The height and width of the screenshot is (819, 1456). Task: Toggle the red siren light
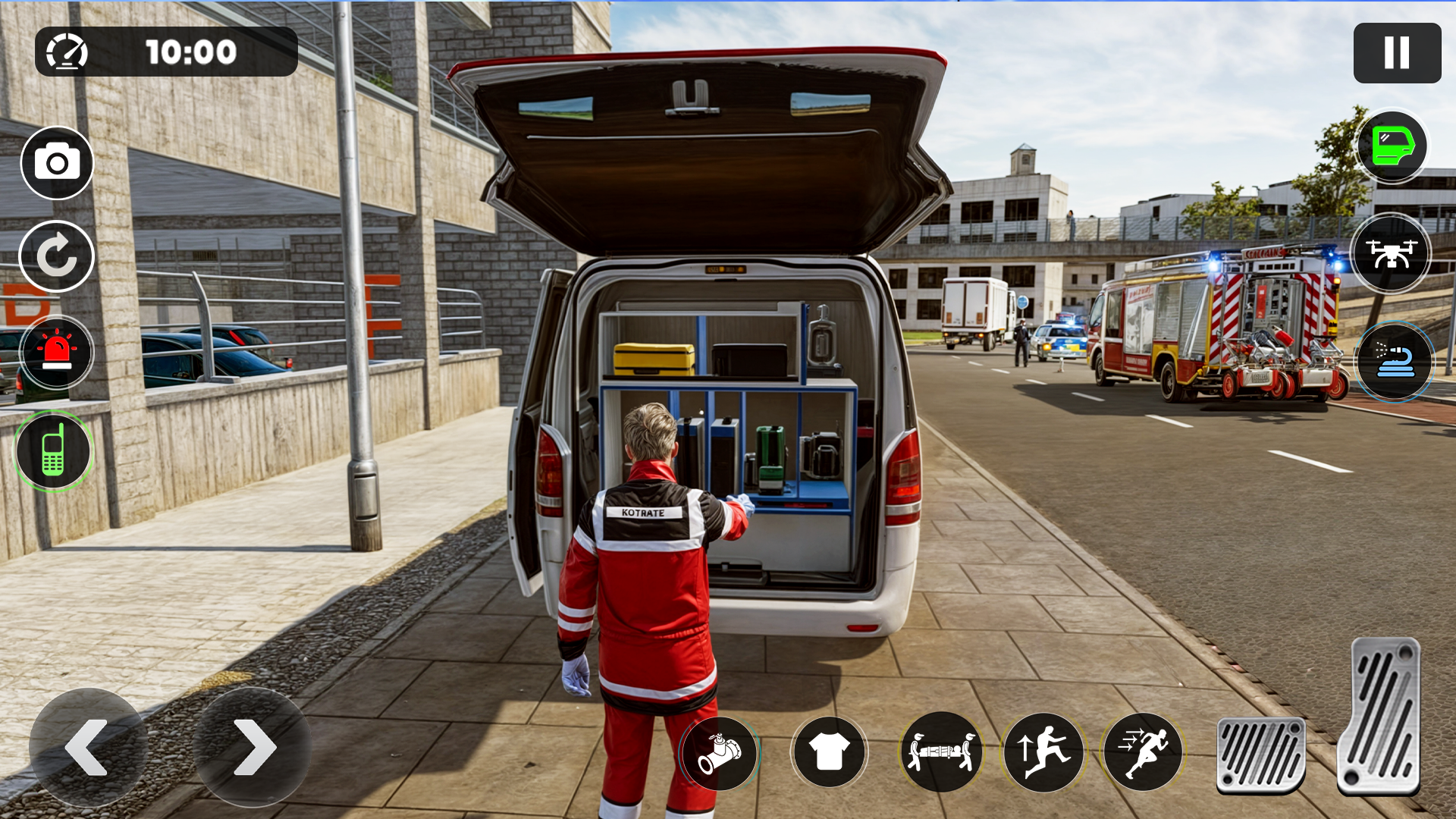point(57,353)
